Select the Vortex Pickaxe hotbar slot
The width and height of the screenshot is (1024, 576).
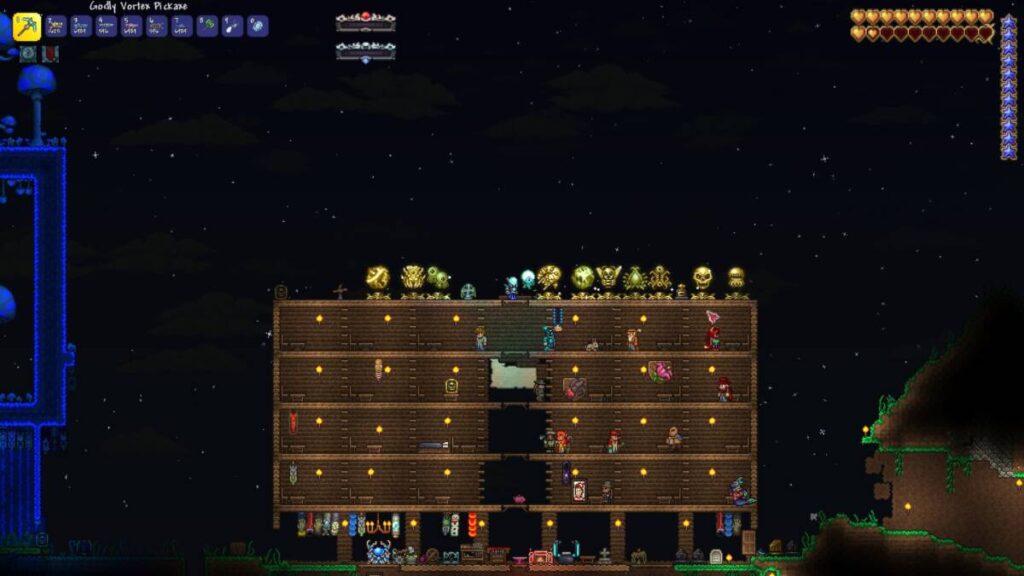tap(27, 26)
